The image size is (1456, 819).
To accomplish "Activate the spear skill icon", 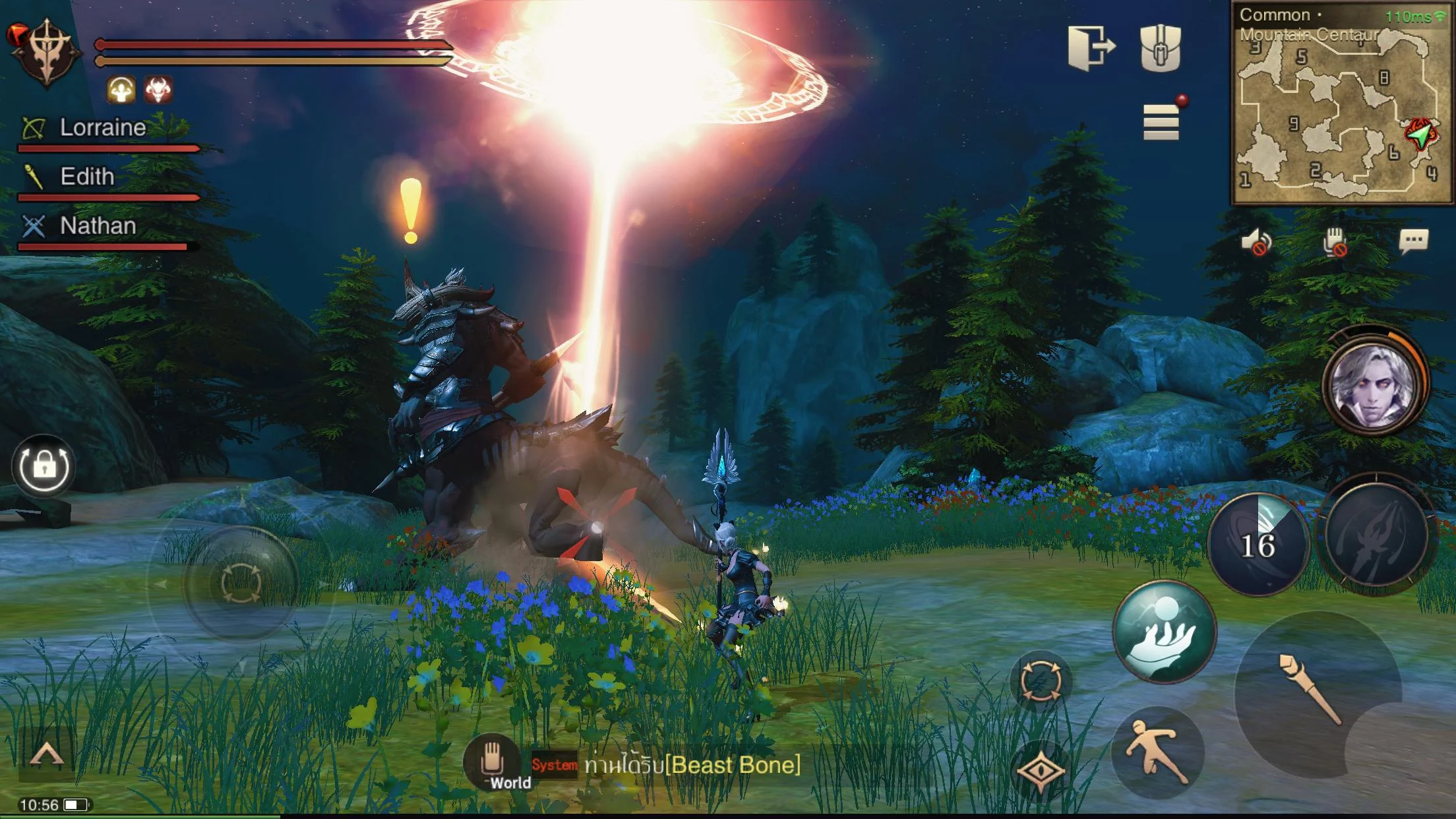I will coord(1376,535).
